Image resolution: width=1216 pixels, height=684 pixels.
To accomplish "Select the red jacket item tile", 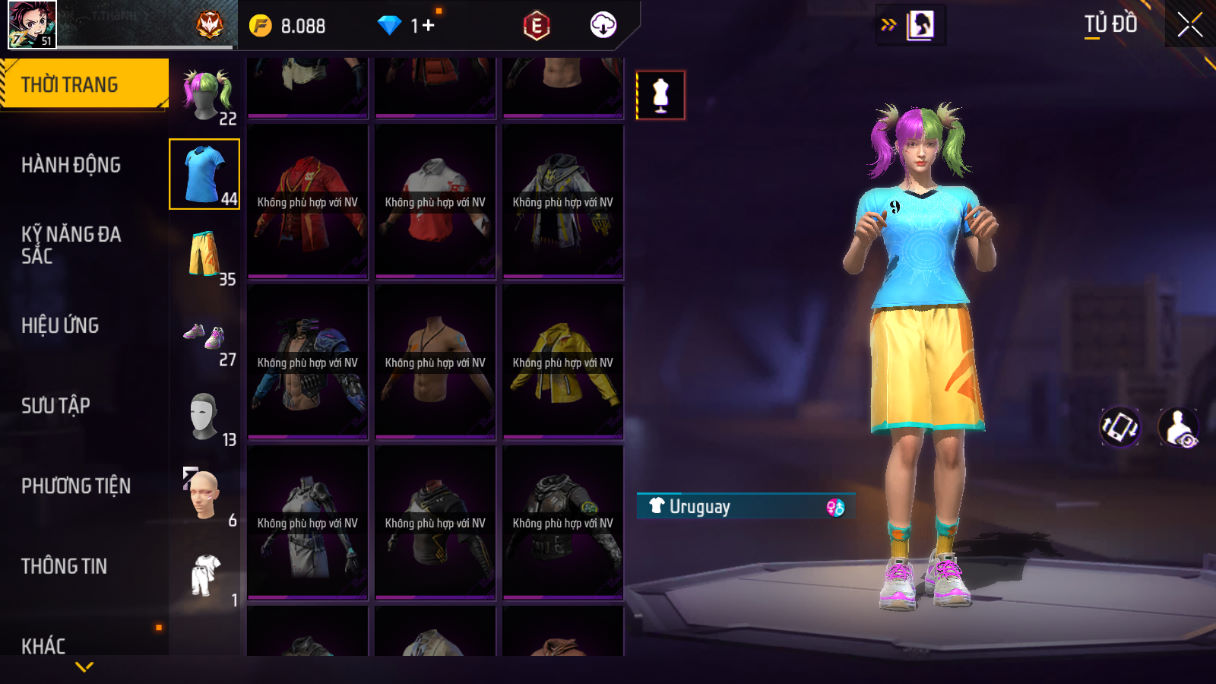I will [x=308, y=201].
